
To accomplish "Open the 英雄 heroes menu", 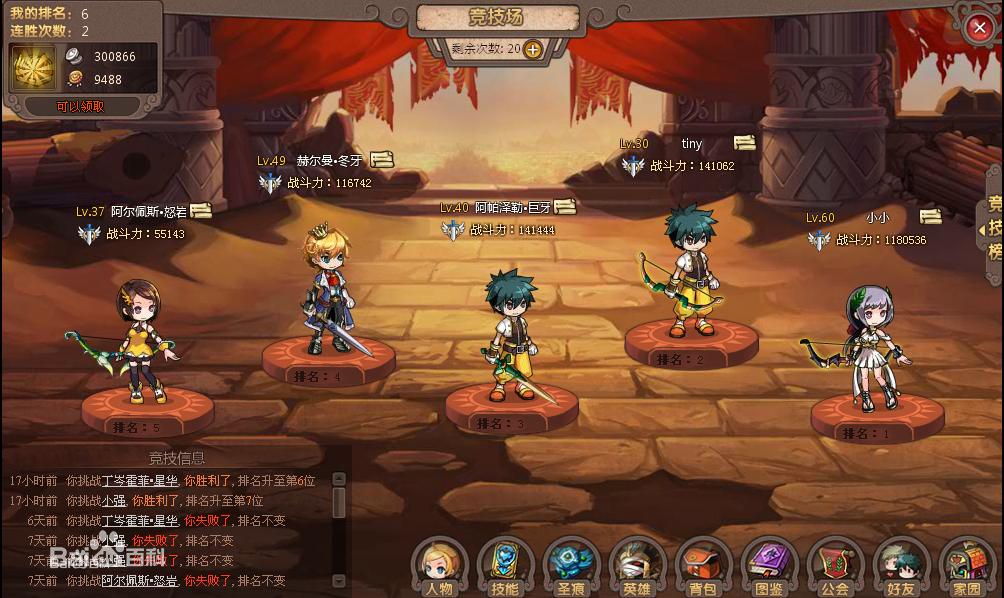I will pyautogui.click(x=637, y=568).
